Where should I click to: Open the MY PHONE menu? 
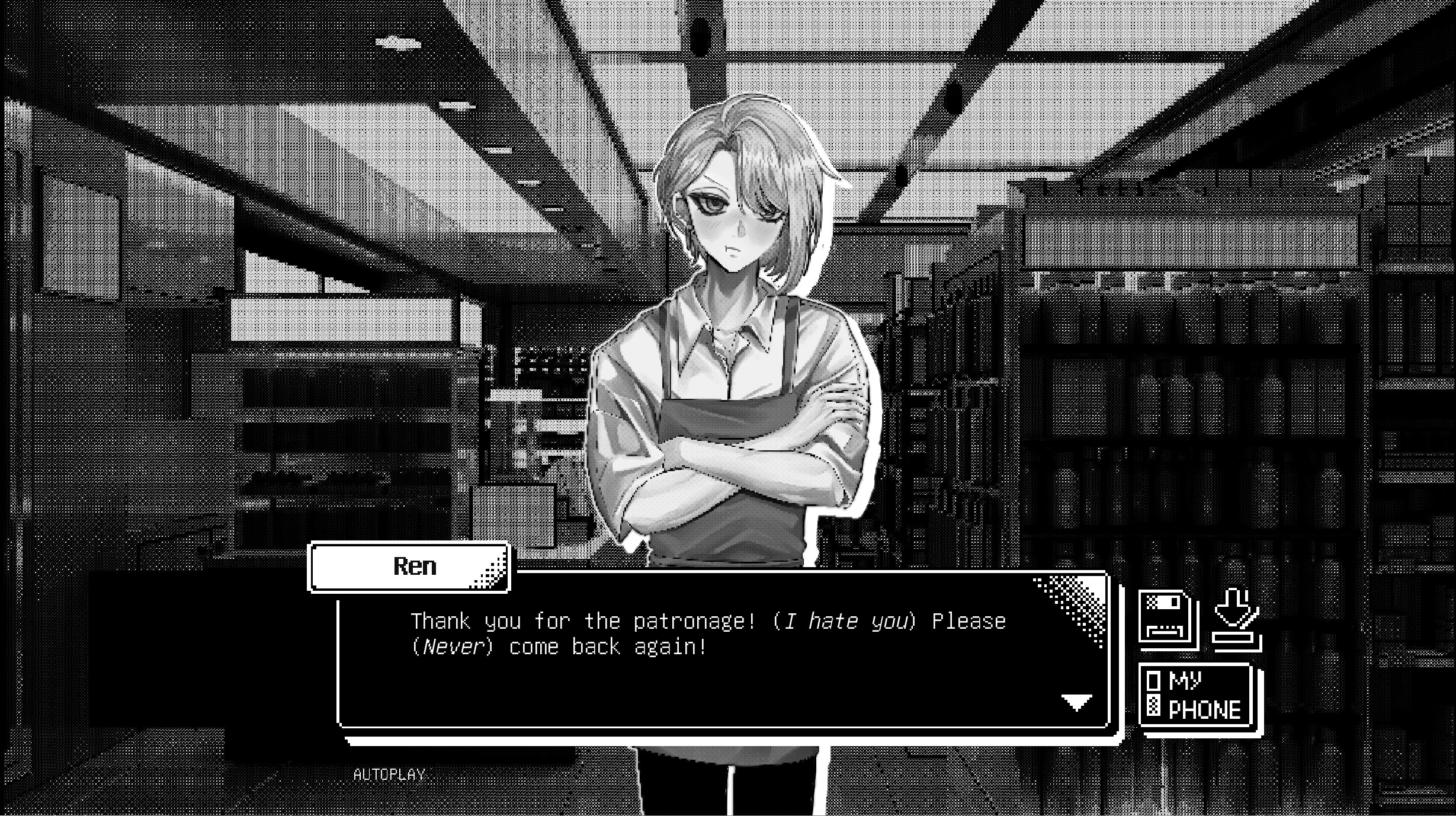click(1197, 693)
